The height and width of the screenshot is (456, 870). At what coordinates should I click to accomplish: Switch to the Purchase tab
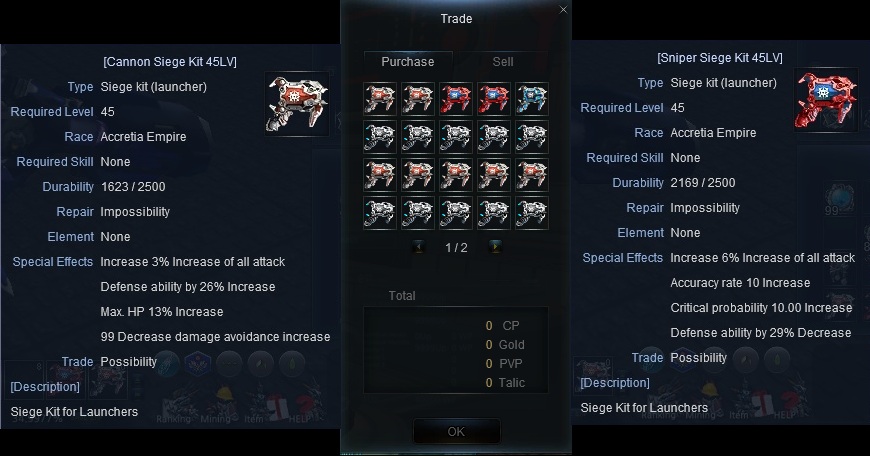point(408,62)
